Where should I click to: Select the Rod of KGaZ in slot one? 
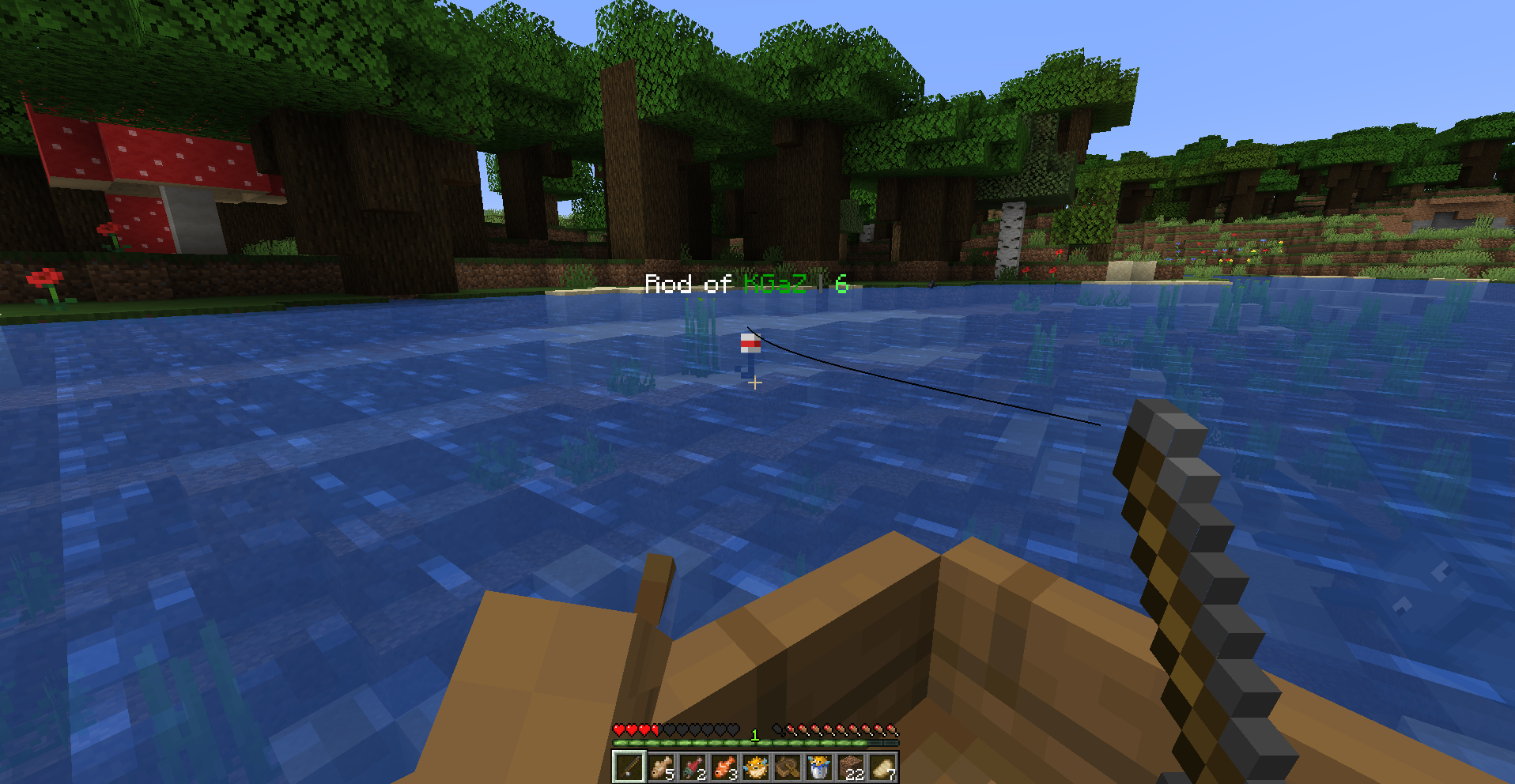[x=628, y=767]
